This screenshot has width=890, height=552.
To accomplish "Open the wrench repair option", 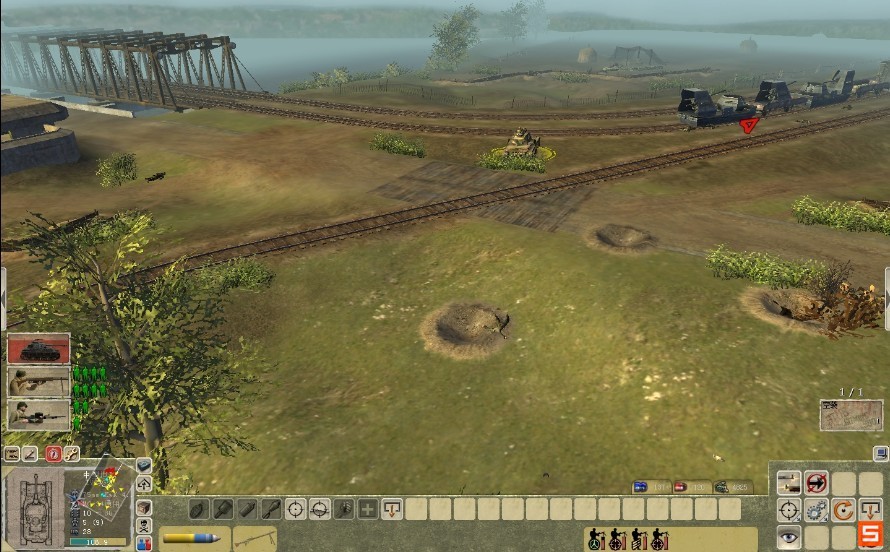I will point(71,454).
